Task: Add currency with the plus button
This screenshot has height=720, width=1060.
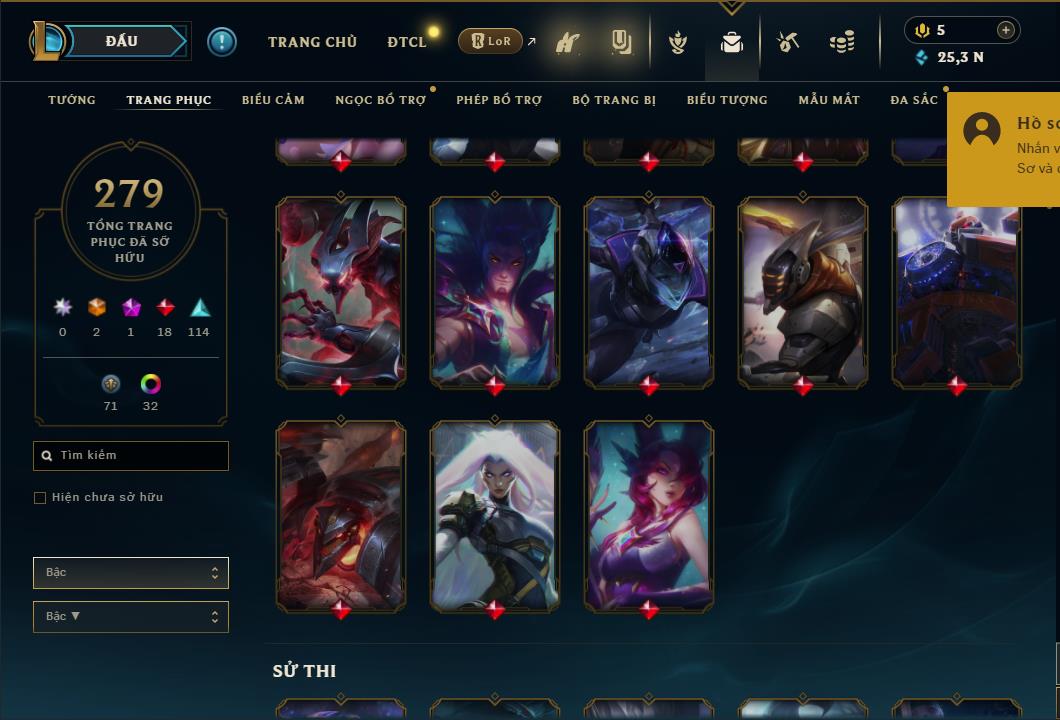Action: click(x=1005, y=30)
